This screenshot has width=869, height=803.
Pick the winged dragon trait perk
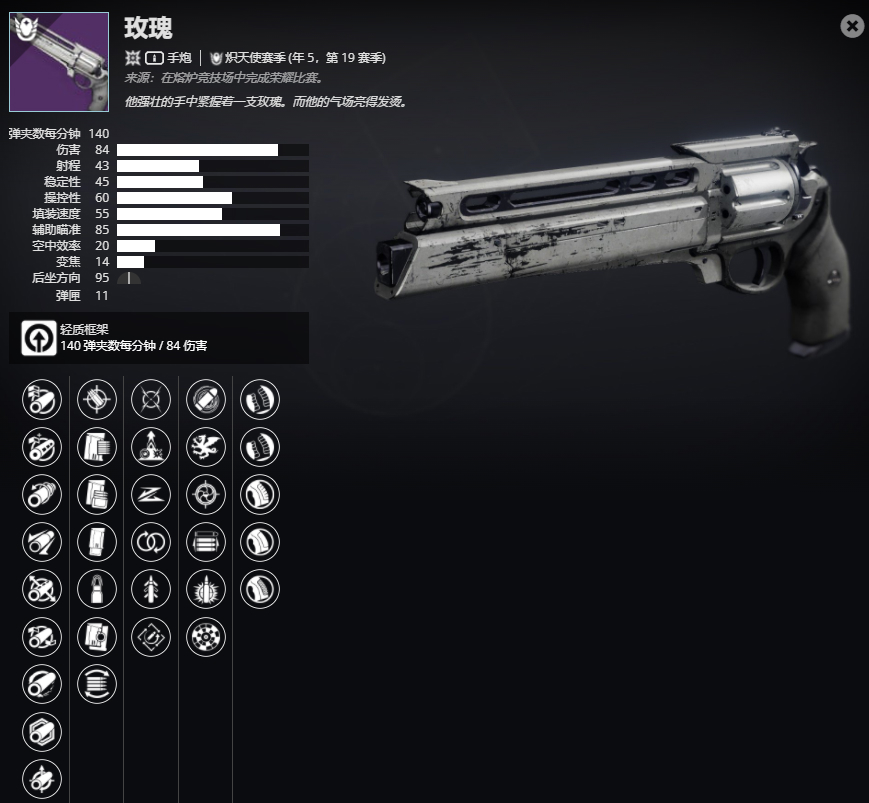[x=206, y=447]
